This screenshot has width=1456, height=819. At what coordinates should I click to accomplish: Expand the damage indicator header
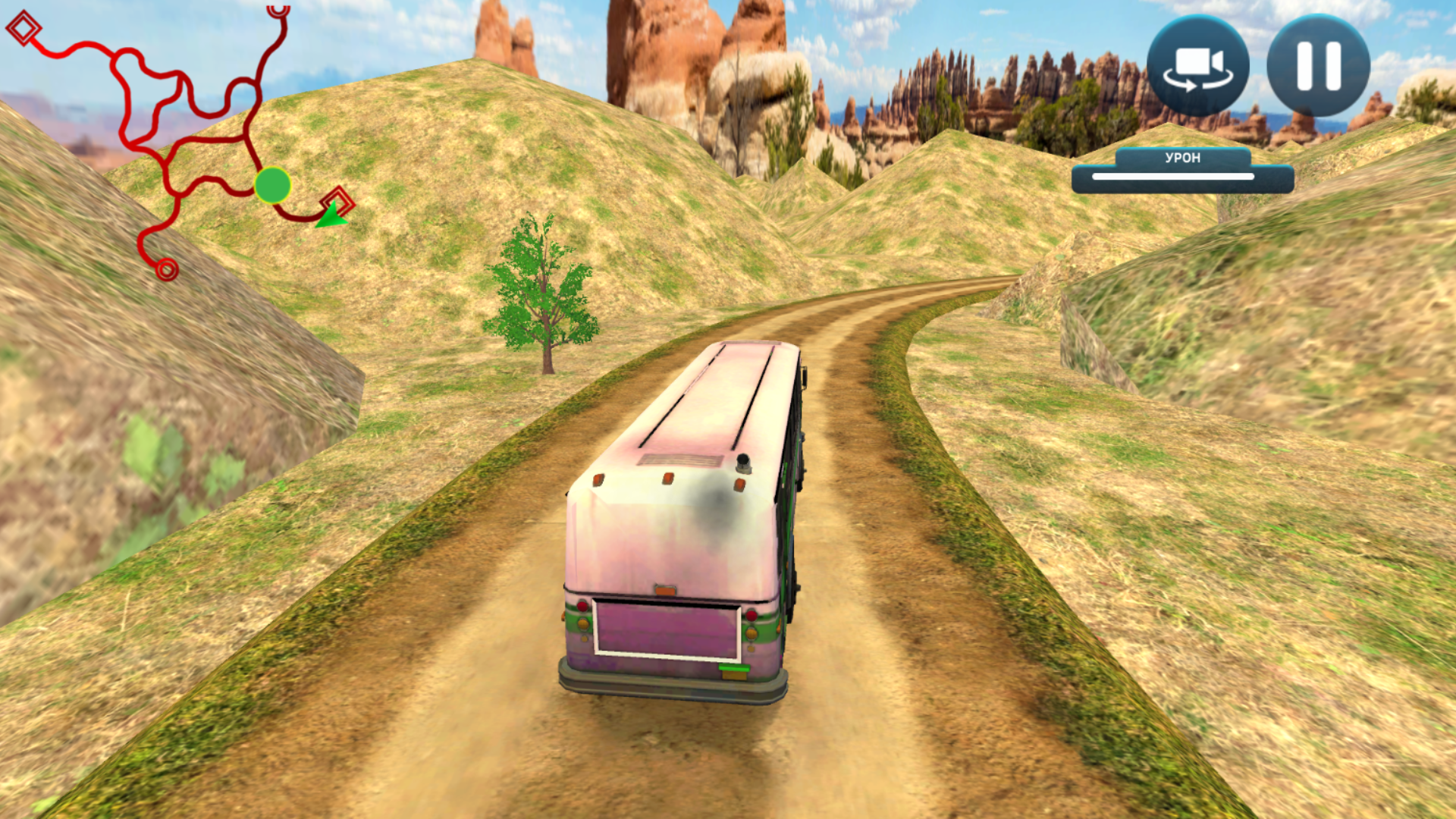coord(1182,158)
